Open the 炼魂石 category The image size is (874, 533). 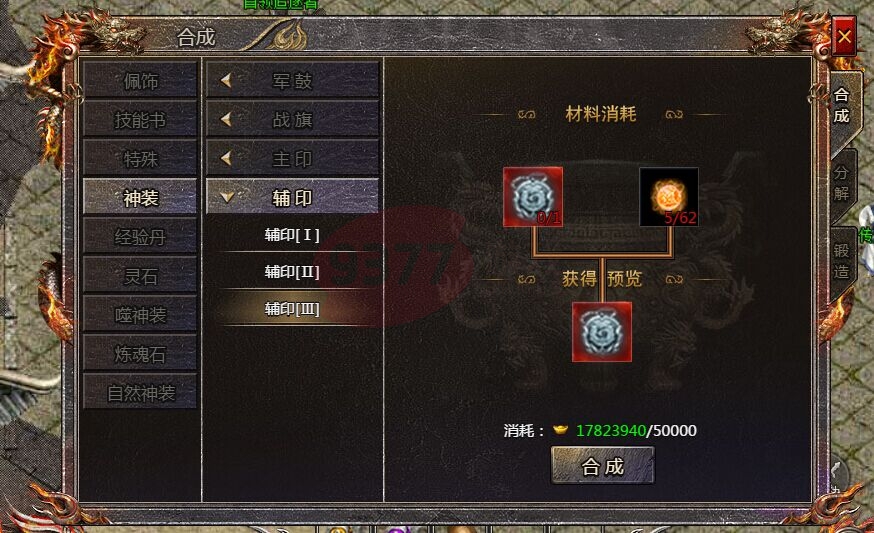[x=140, y=354]
